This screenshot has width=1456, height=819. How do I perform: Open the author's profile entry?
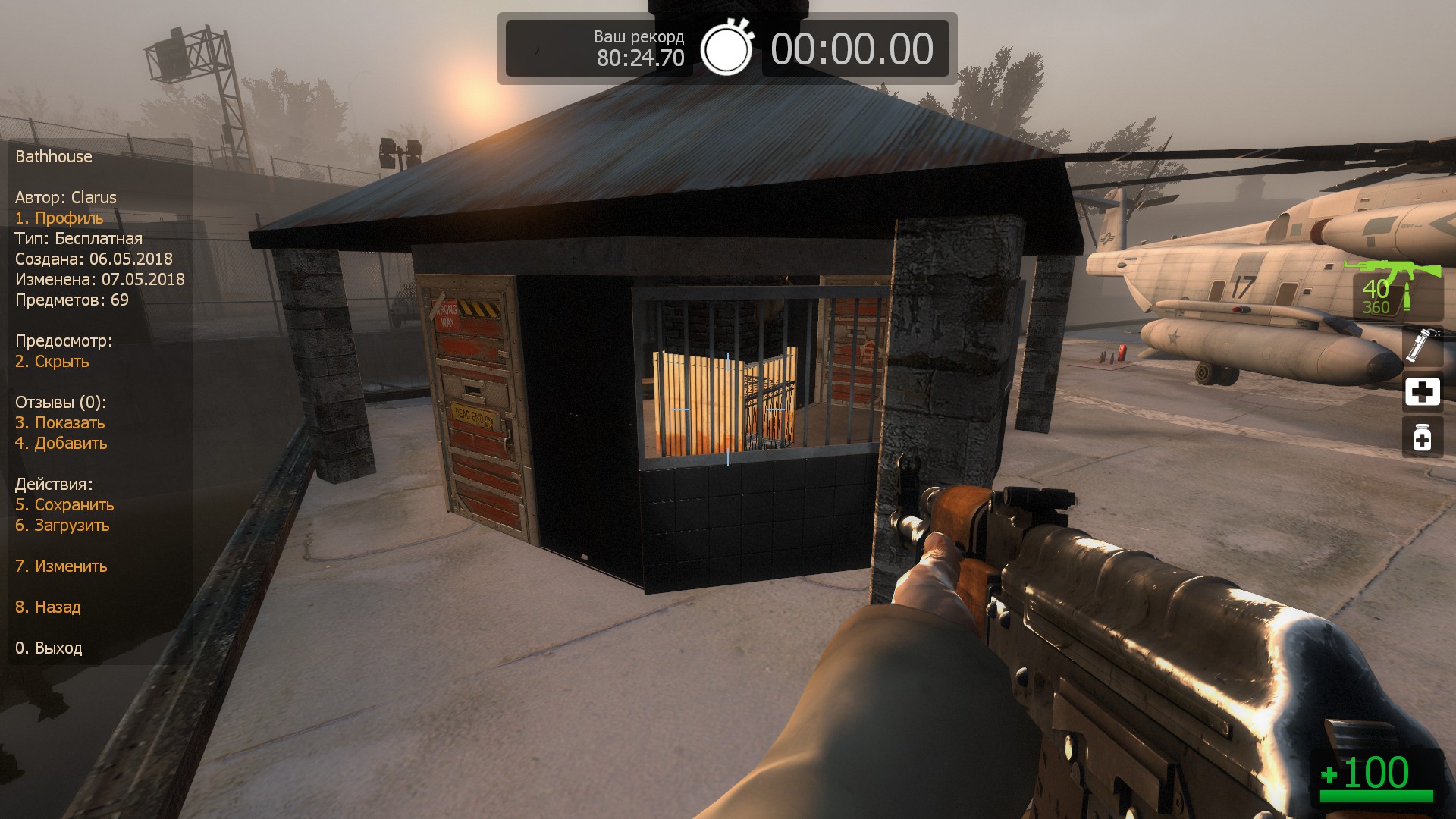[x=59, y=218]
